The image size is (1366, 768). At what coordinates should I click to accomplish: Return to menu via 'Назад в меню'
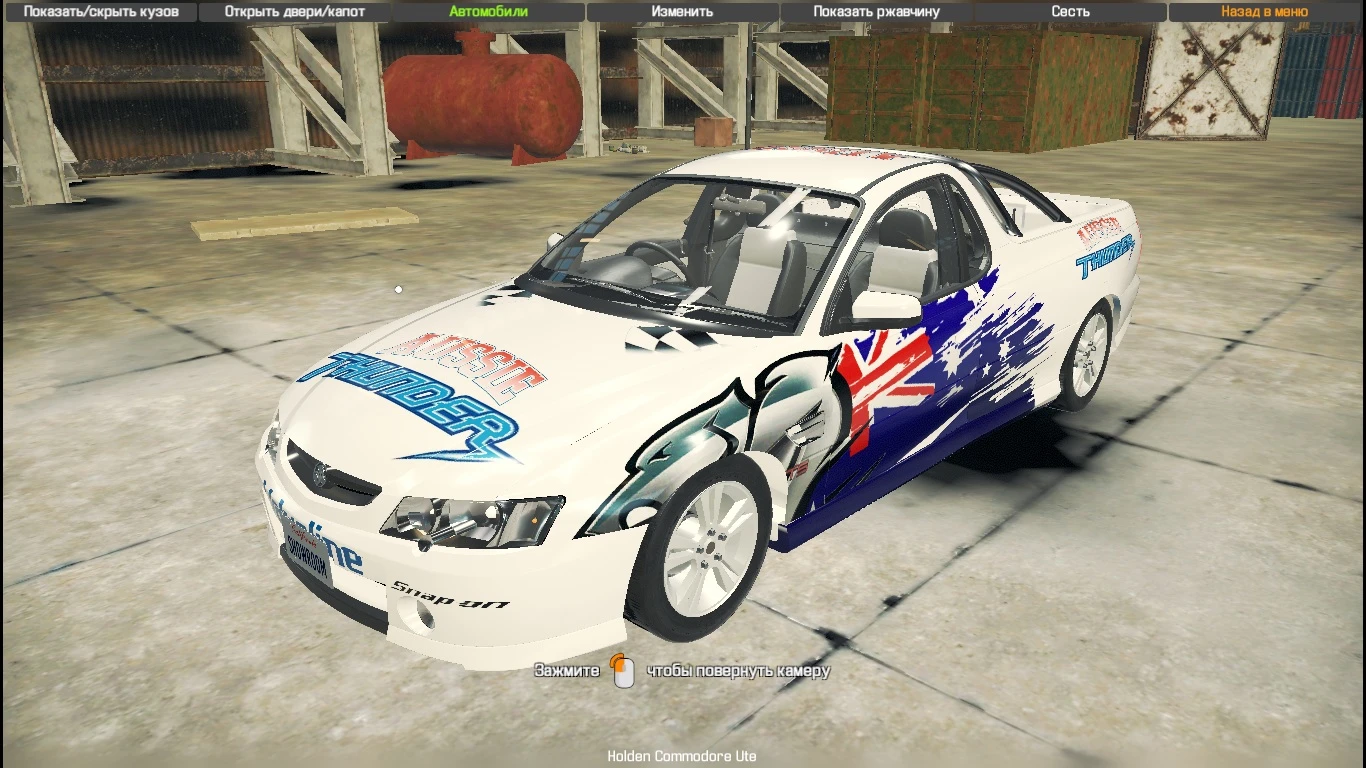pos(1262,11)
